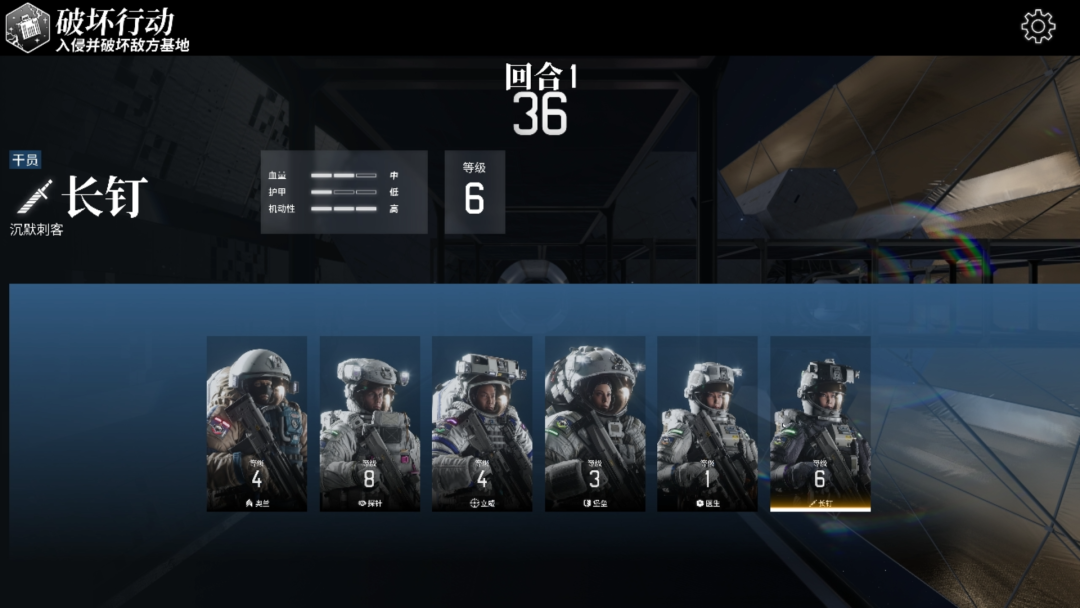1080x608 pixels.
Task: Open the settings gear icon
Action: (1038, 27)
